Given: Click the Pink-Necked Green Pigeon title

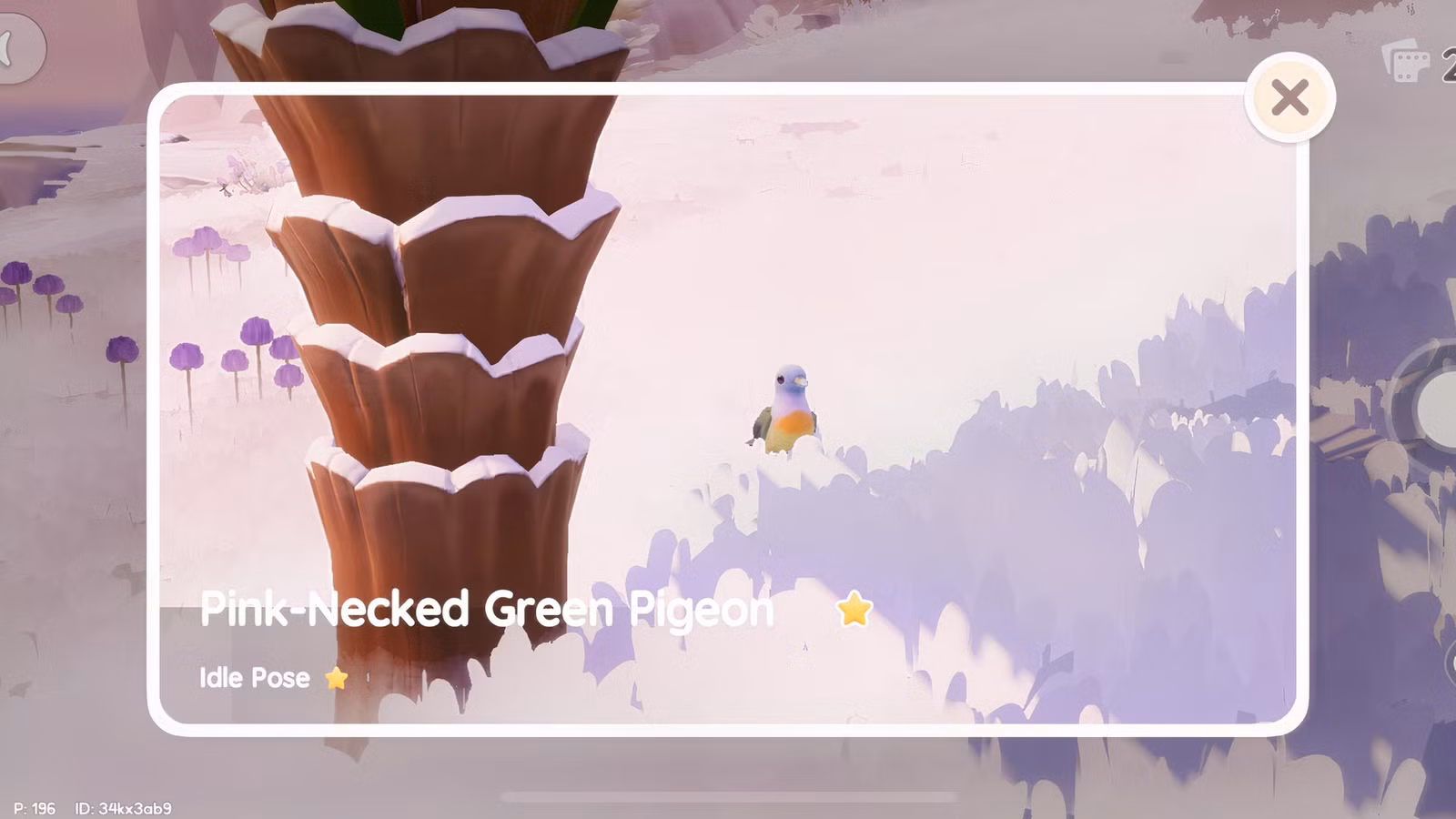Looking at the screenshot, I should pyautogui.click(x=487, y=611).
